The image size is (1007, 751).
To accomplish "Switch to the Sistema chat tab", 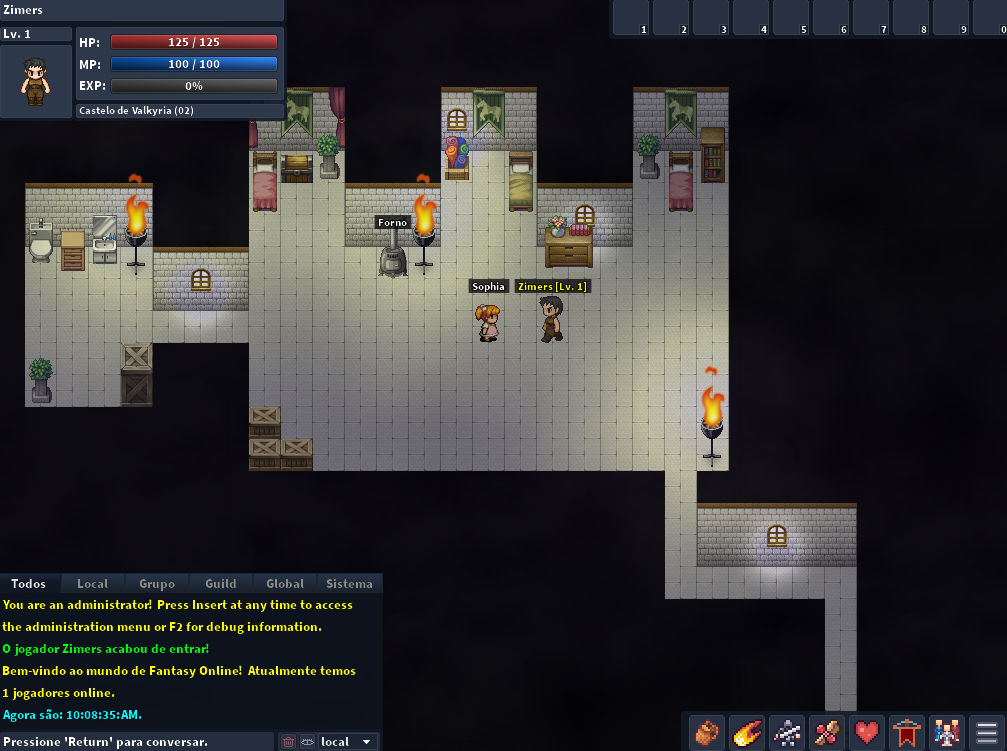I will click(x=349, y=584).
